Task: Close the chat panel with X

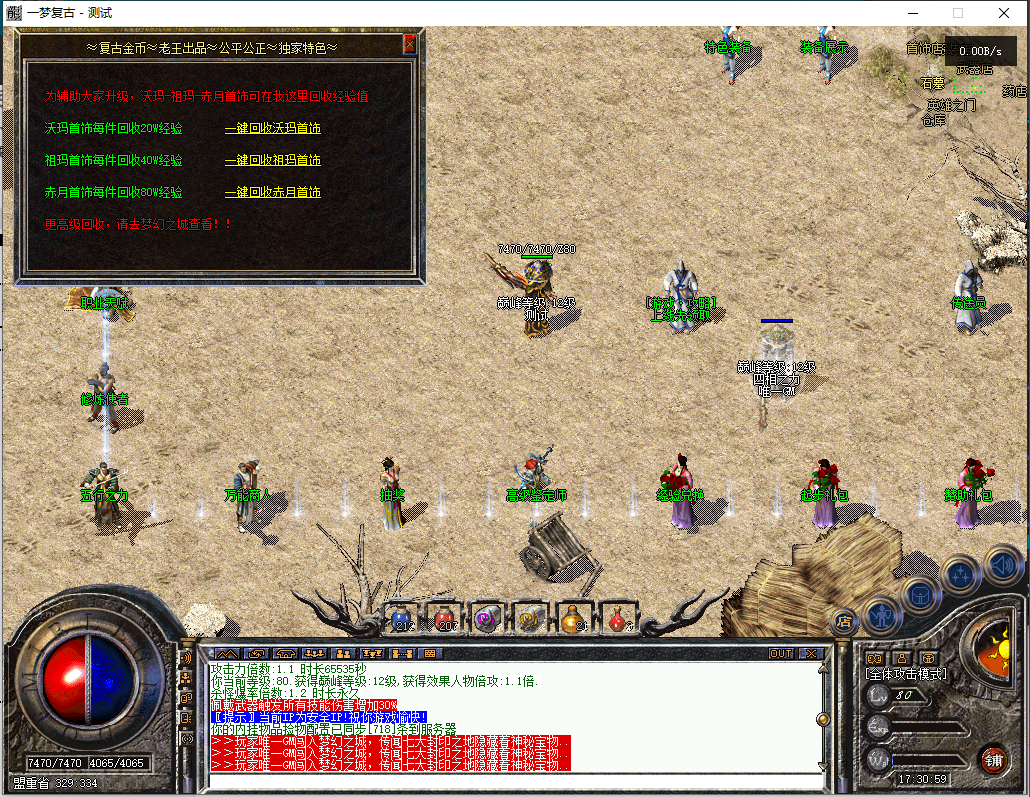Action: pyautogui.click(x=810, y=653)
